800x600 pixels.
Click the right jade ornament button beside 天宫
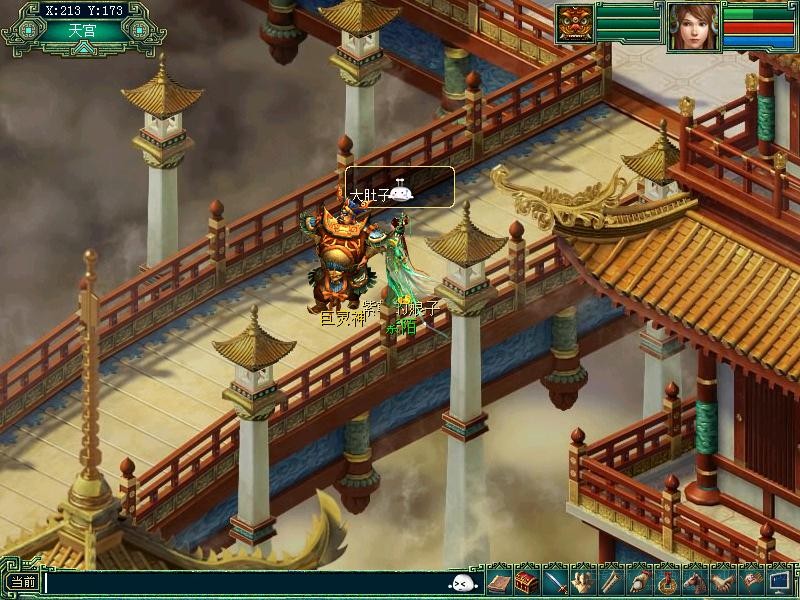coord(138,30)
